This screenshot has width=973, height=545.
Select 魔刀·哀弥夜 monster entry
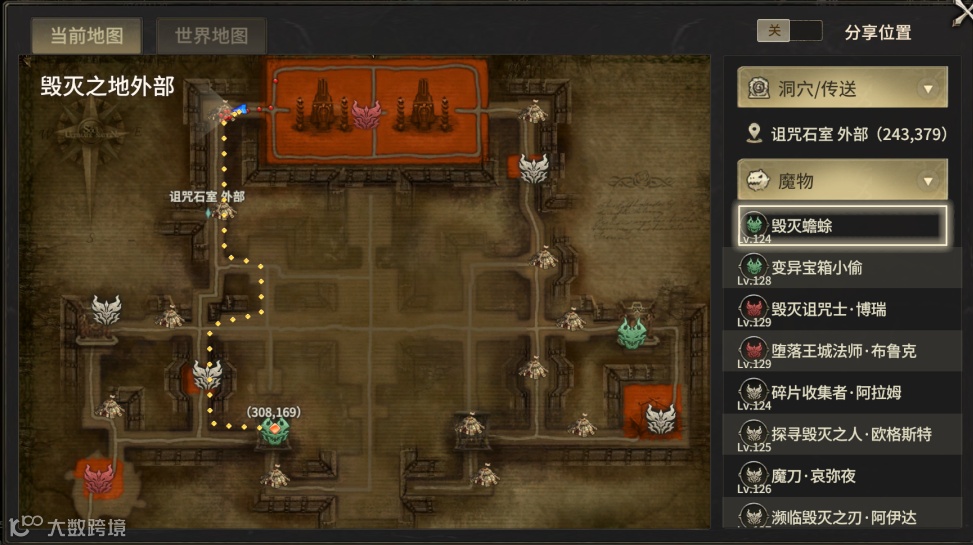pos(841,476)
